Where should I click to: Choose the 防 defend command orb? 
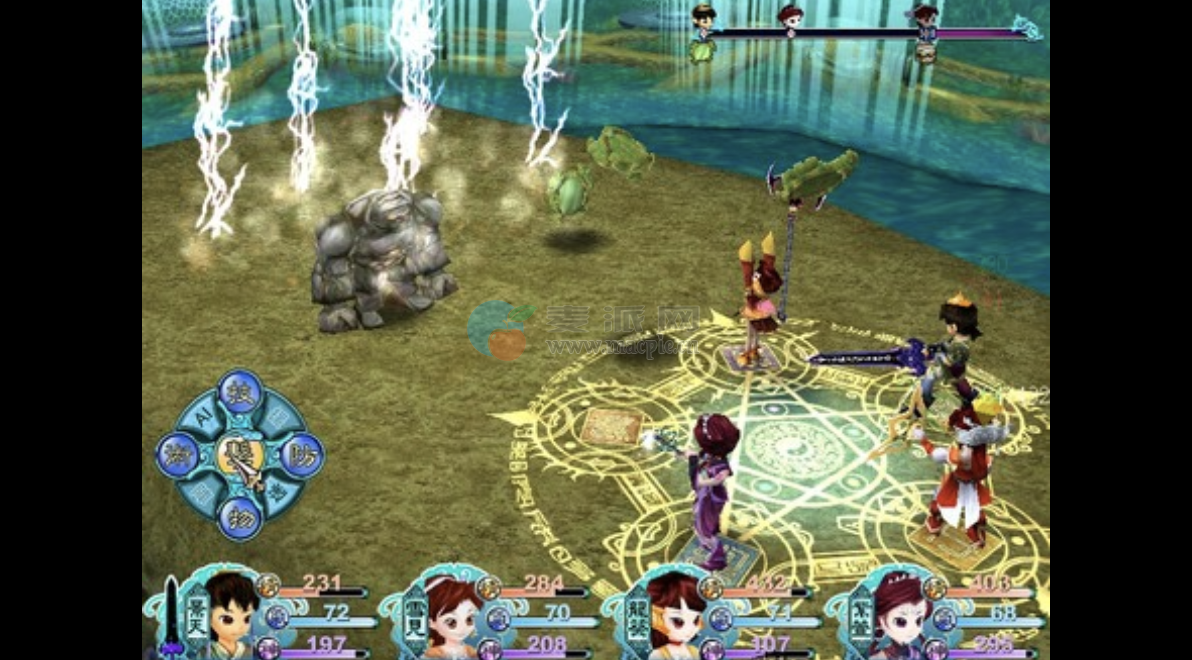(301, 456)
